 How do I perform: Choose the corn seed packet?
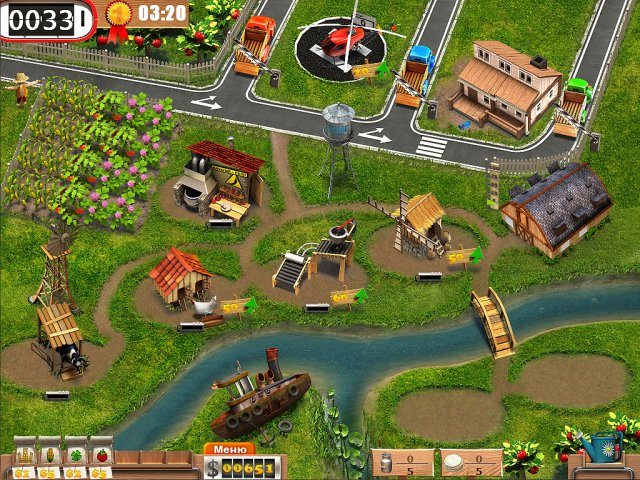click(x=48, y=455)
